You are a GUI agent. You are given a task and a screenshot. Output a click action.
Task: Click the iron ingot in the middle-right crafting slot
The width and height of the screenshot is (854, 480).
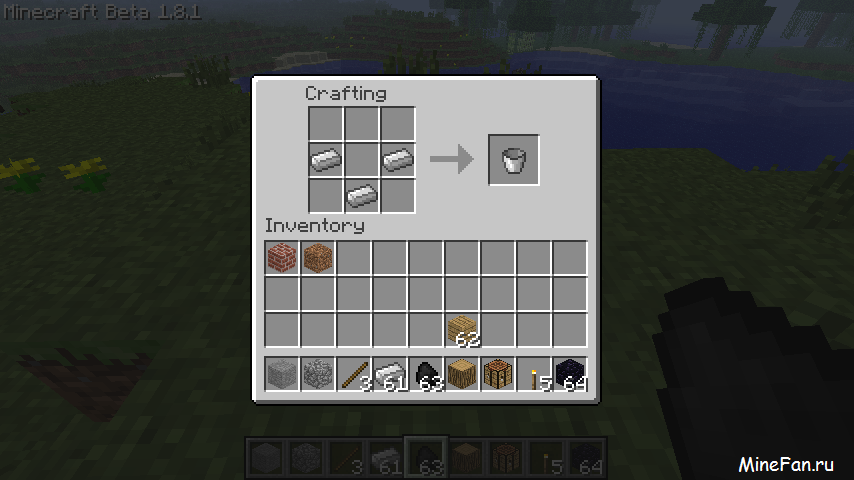(x=397, y=159)
